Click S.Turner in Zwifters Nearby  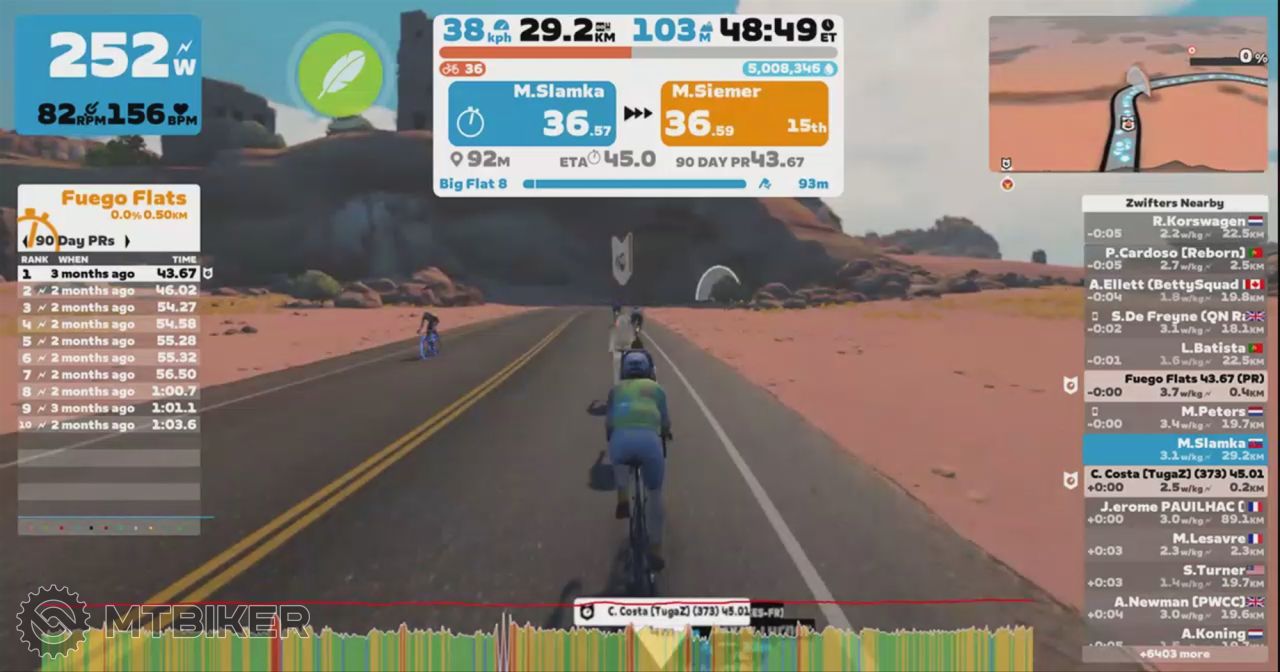pos(1175,576)
